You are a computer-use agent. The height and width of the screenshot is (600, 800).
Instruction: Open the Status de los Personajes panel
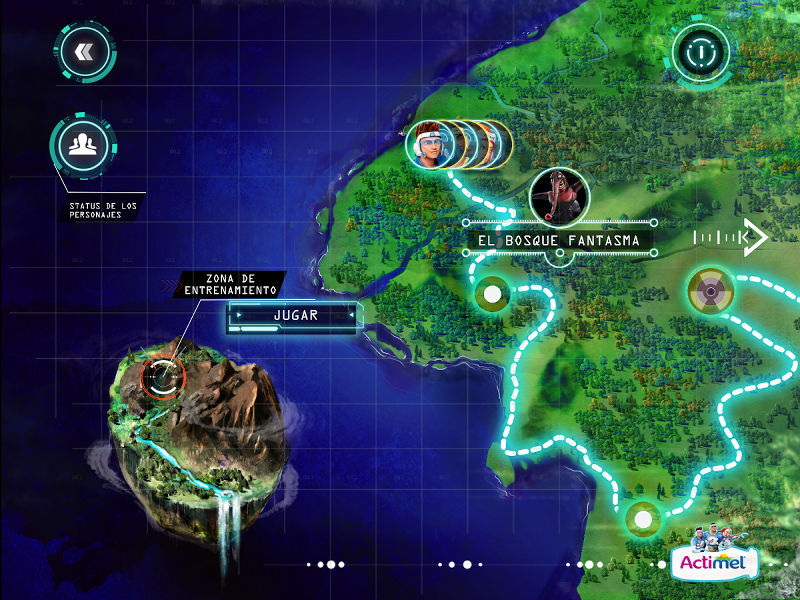pos(82,147)
